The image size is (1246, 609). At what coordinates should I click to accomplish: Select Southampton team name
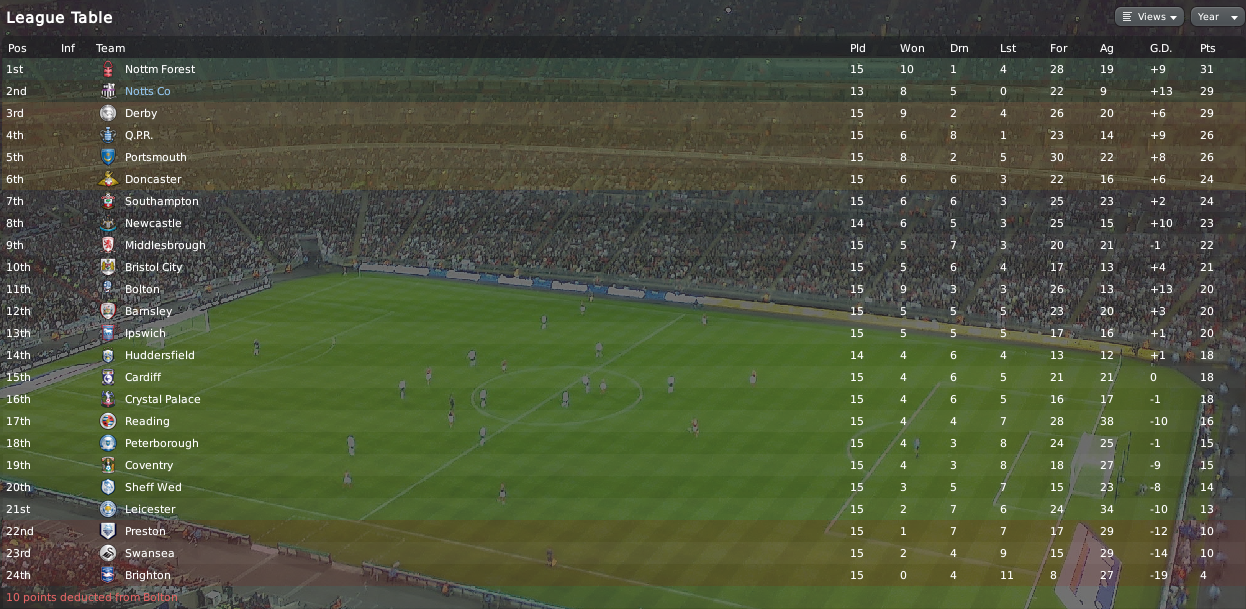tap(161, 201)
